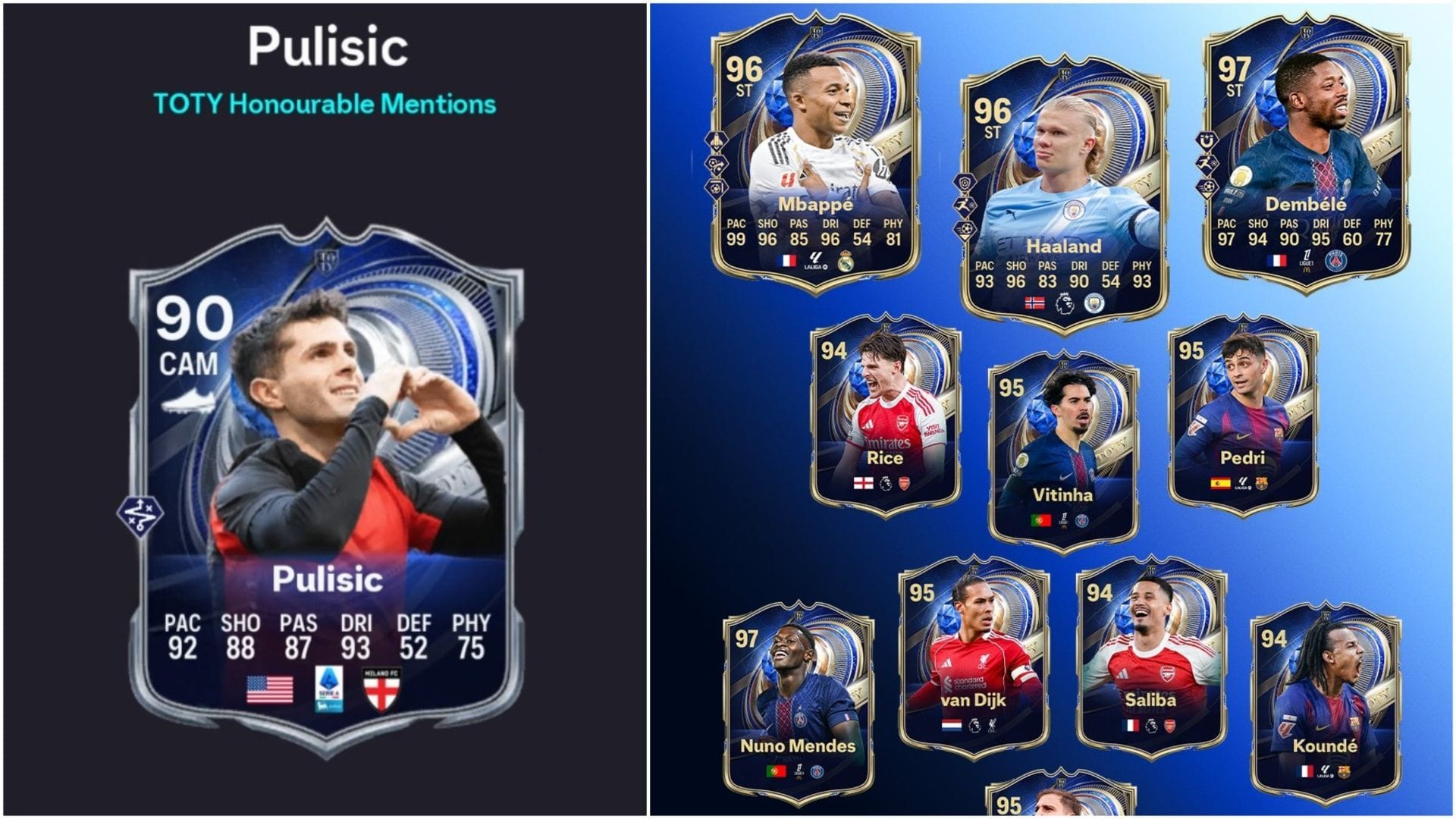Open the Real Madrid crest beneath Mbappé
This screenshot has height=819, width=1456.
point(846,262)
